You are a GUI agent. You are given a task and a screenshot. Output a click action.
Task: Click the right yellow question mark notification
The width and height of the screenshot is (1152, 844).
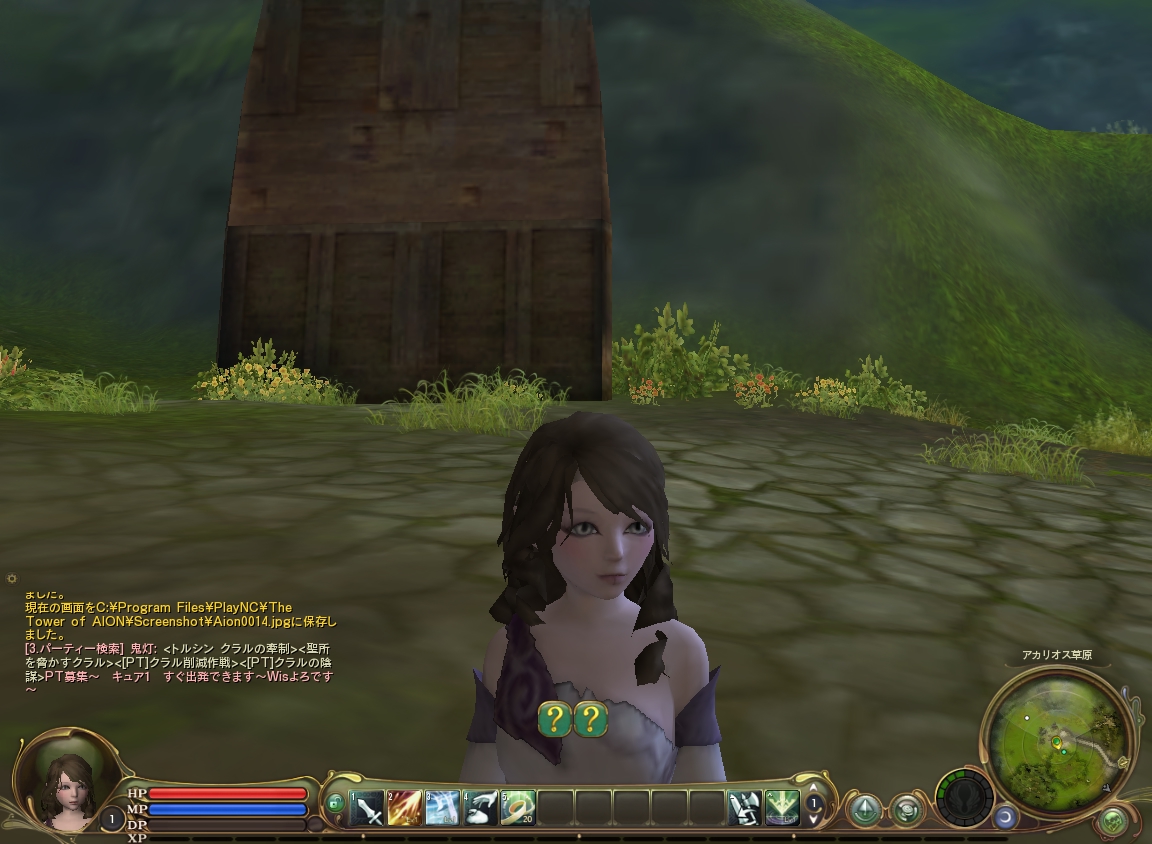[x=591, y=719]
